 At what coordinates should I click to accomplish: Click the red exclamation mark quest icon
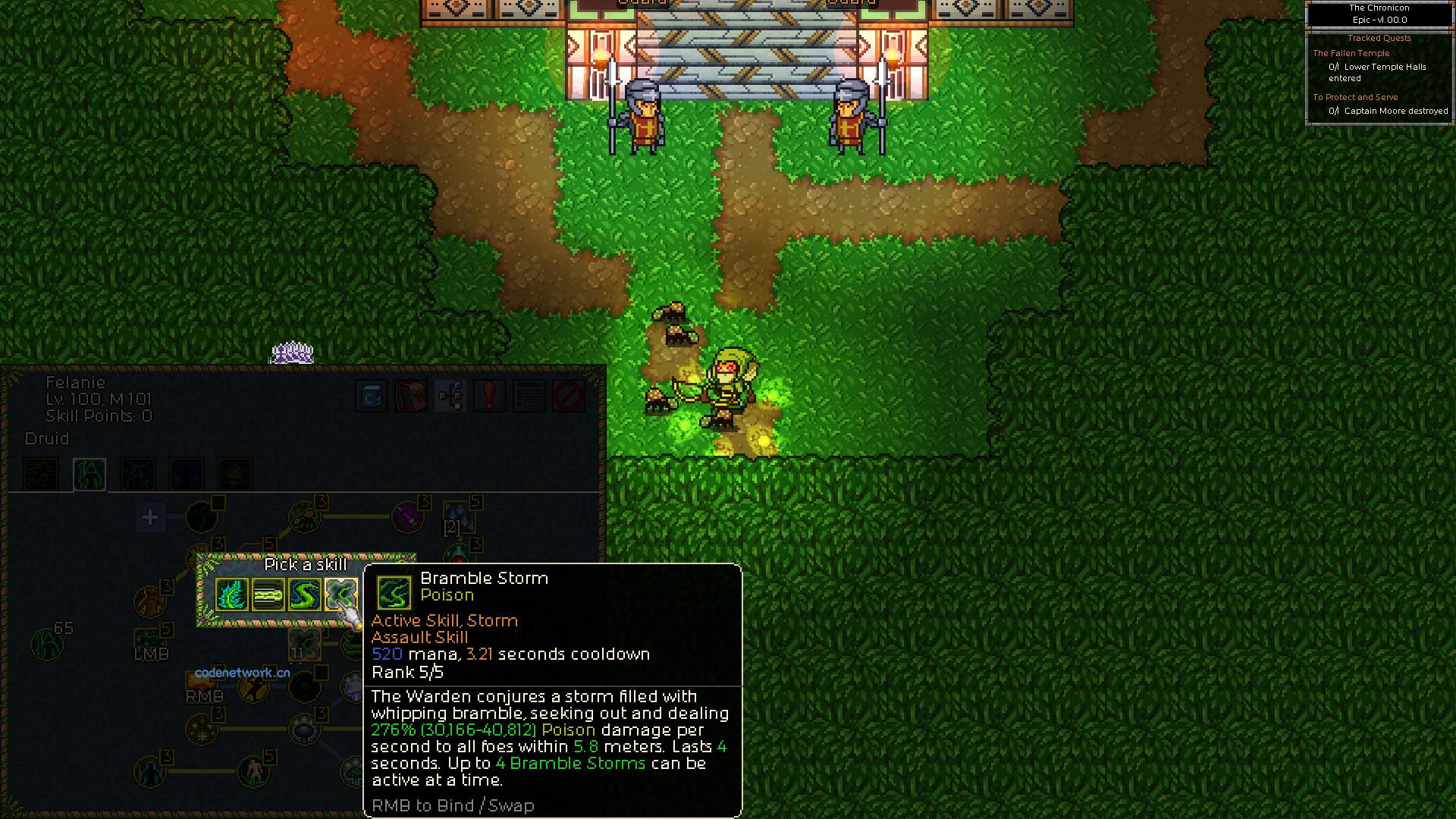tap(489, 396)
